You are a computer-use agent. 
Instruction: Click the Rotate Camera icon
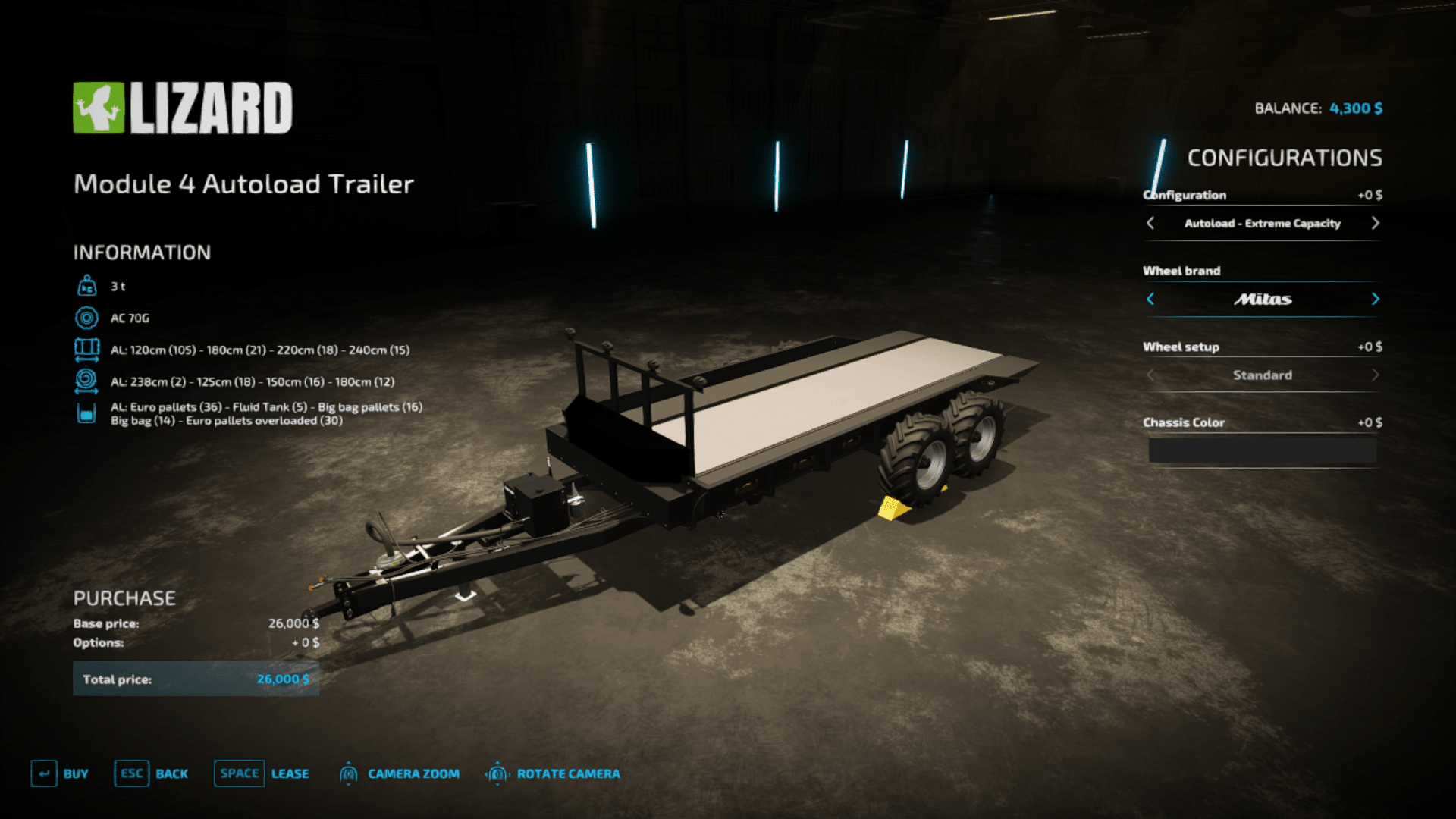(498, 773)
